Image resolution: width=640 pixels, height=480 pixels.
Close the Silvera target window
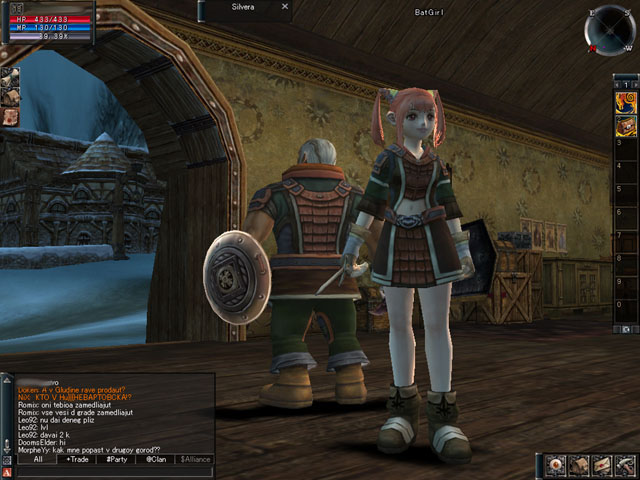coord(284,6)
